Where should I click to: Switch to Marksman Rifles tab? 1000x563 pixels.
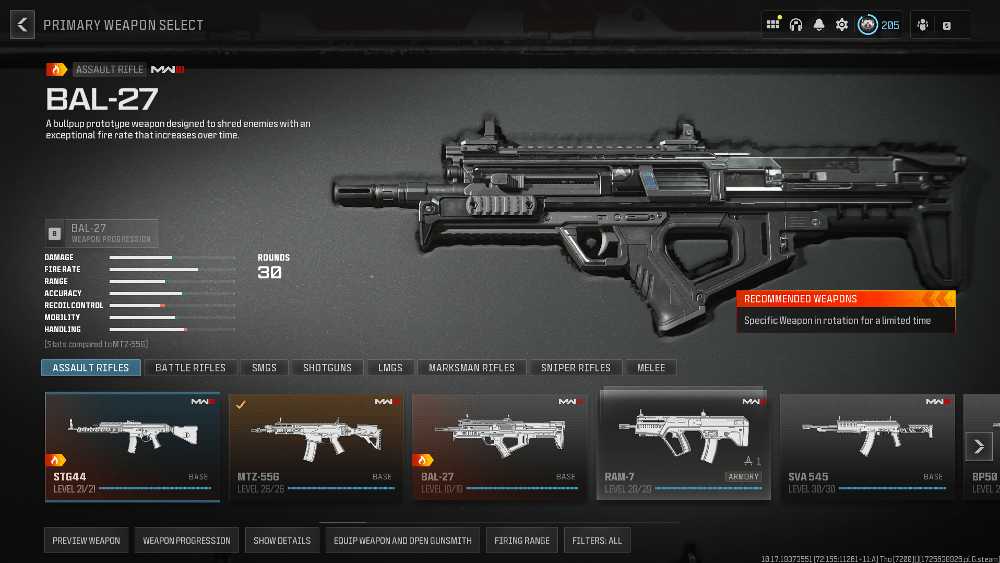point(472,368)
